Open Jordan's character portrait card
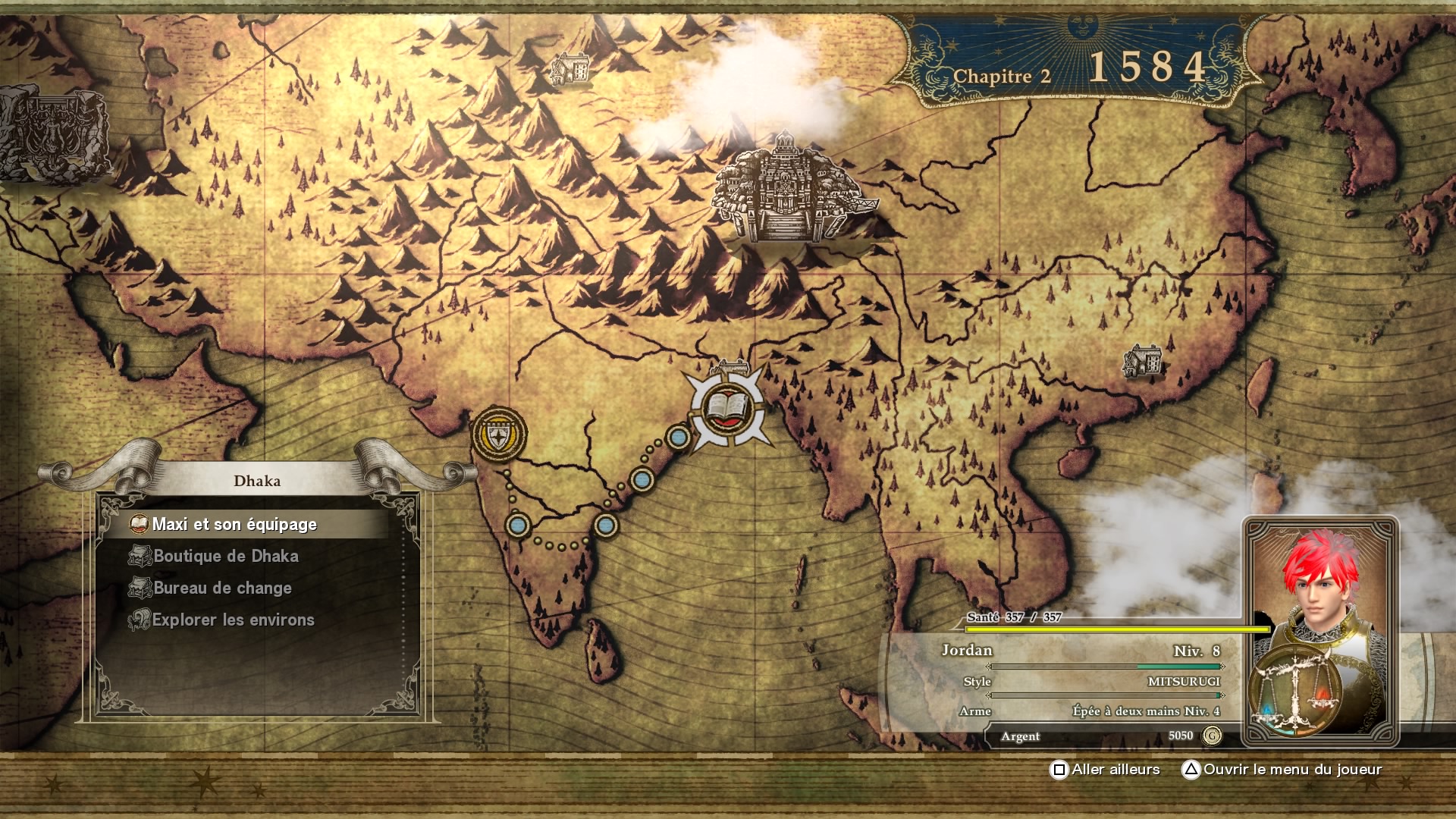1456x819 pixels. click(1319, 631)
